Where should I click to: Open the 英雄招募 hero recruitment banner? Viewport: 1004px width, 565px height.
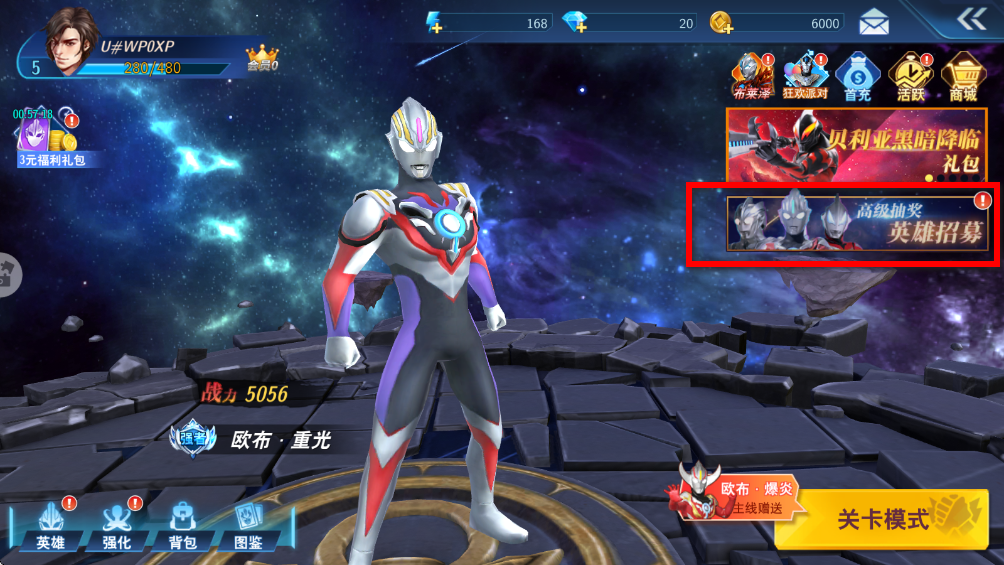[857, 223]
